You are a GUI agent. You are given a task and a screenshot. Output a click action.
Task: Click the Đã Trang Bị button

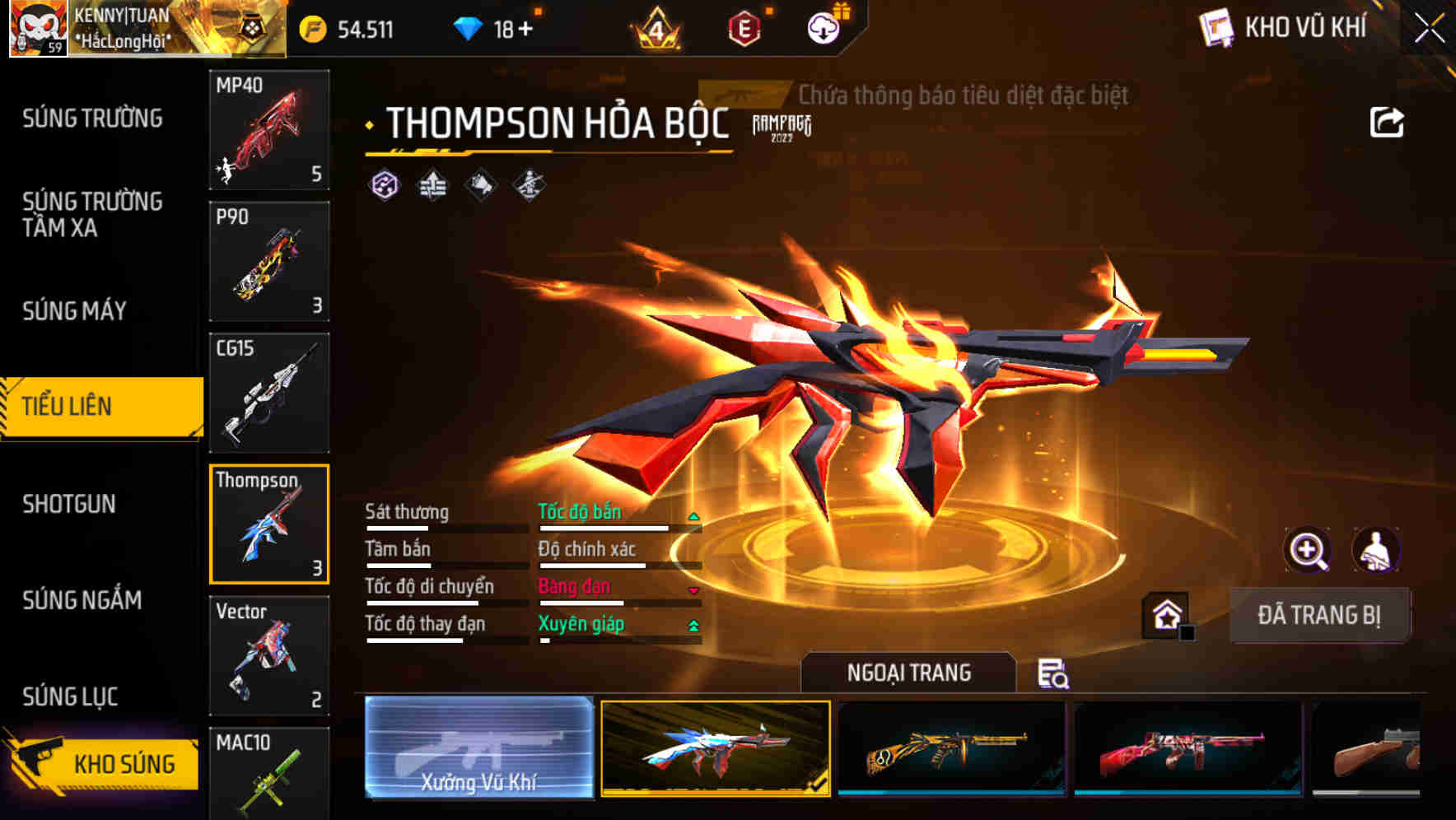1319,614
